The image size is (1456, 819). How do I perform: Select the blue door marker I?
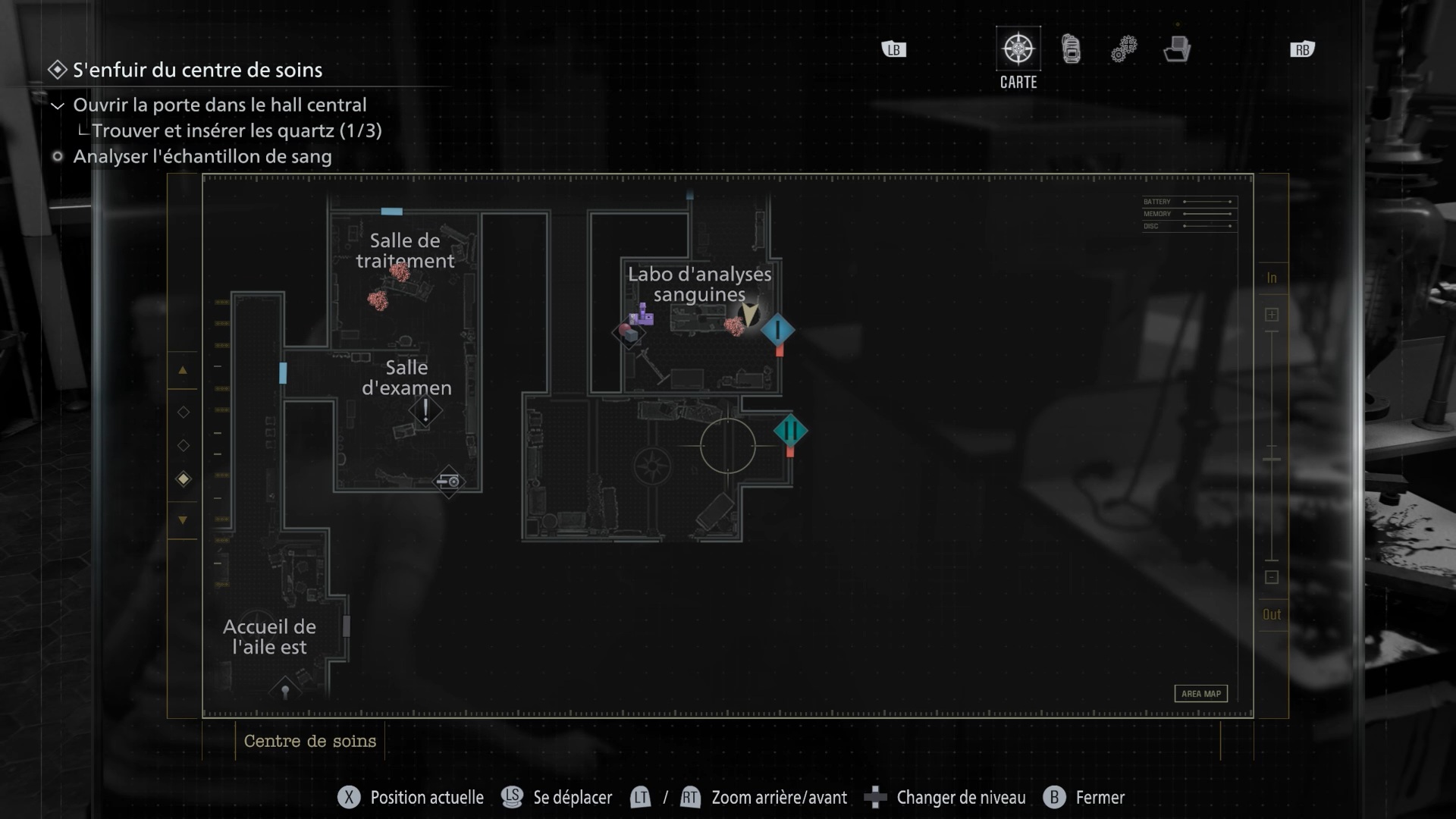click(777, 330)
